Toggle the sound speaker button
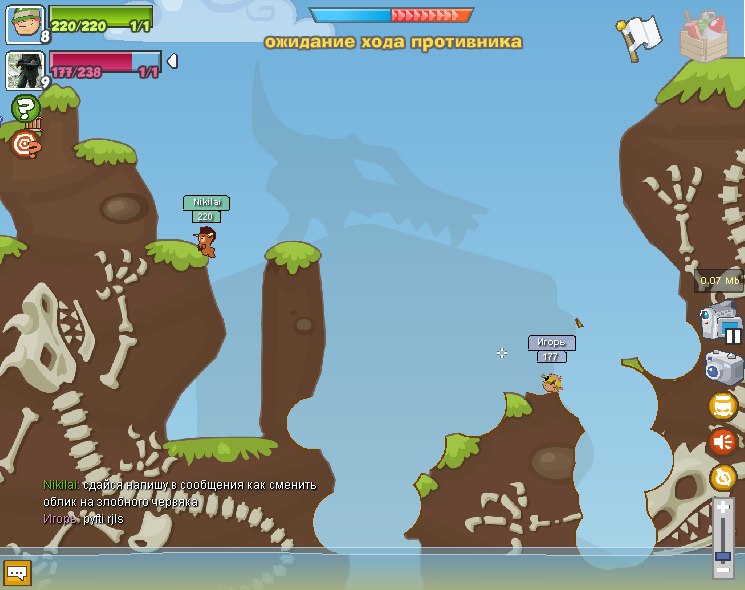Image resolution: width=745 pixels, height=590 pixels. pyautogui.click(x=722, y=441)
